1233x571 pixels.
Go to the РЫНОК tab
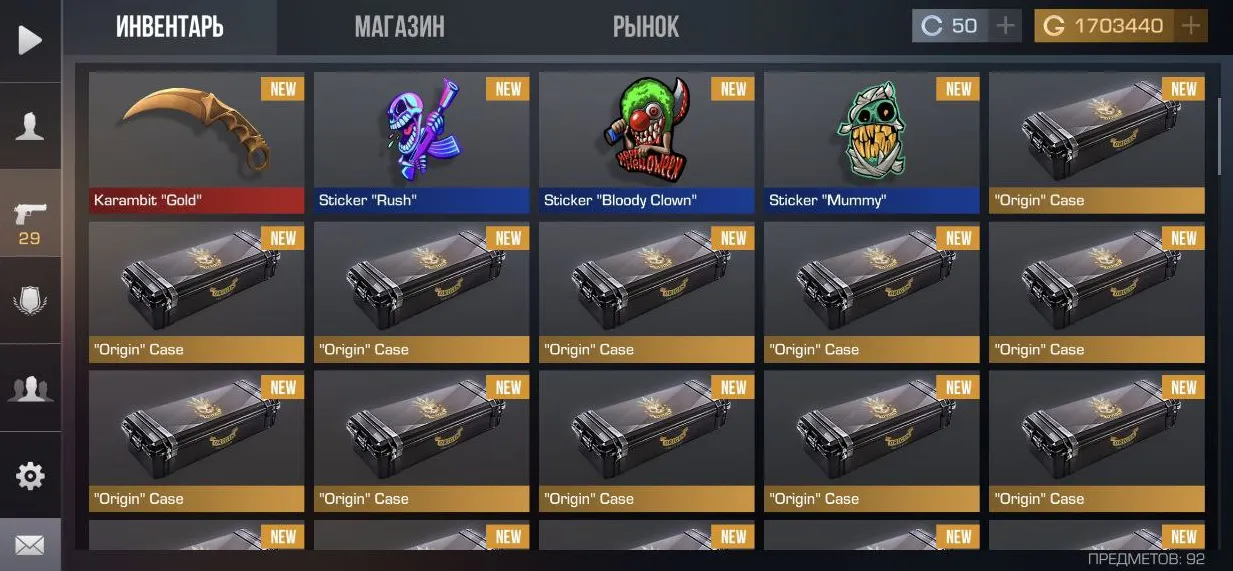pos(645,27)
